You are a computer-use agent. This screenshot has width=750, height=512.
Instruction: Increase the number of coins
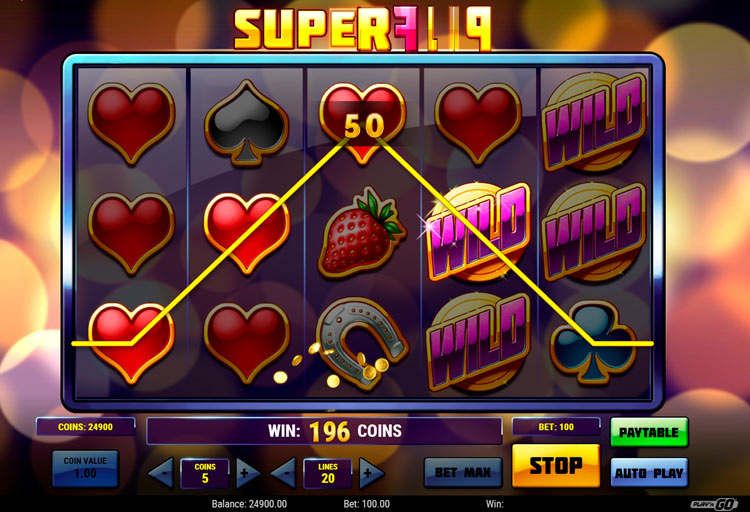click(248, 472)
